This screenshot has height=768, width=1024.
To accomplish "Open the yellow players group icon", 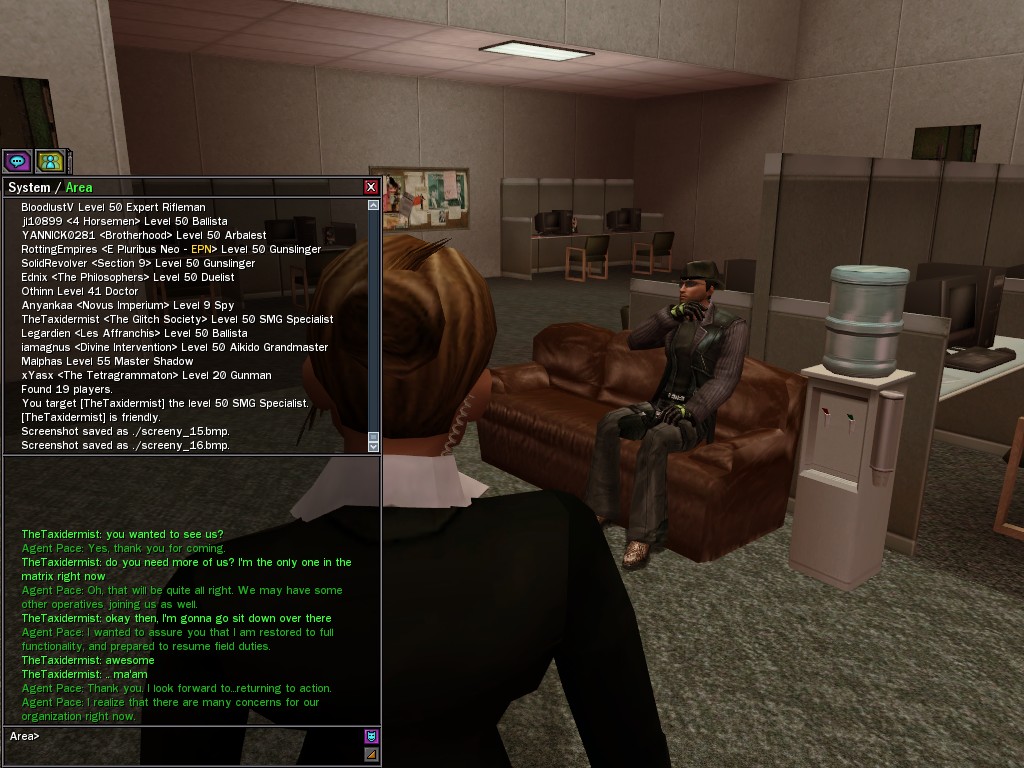I will pos(50,161).
